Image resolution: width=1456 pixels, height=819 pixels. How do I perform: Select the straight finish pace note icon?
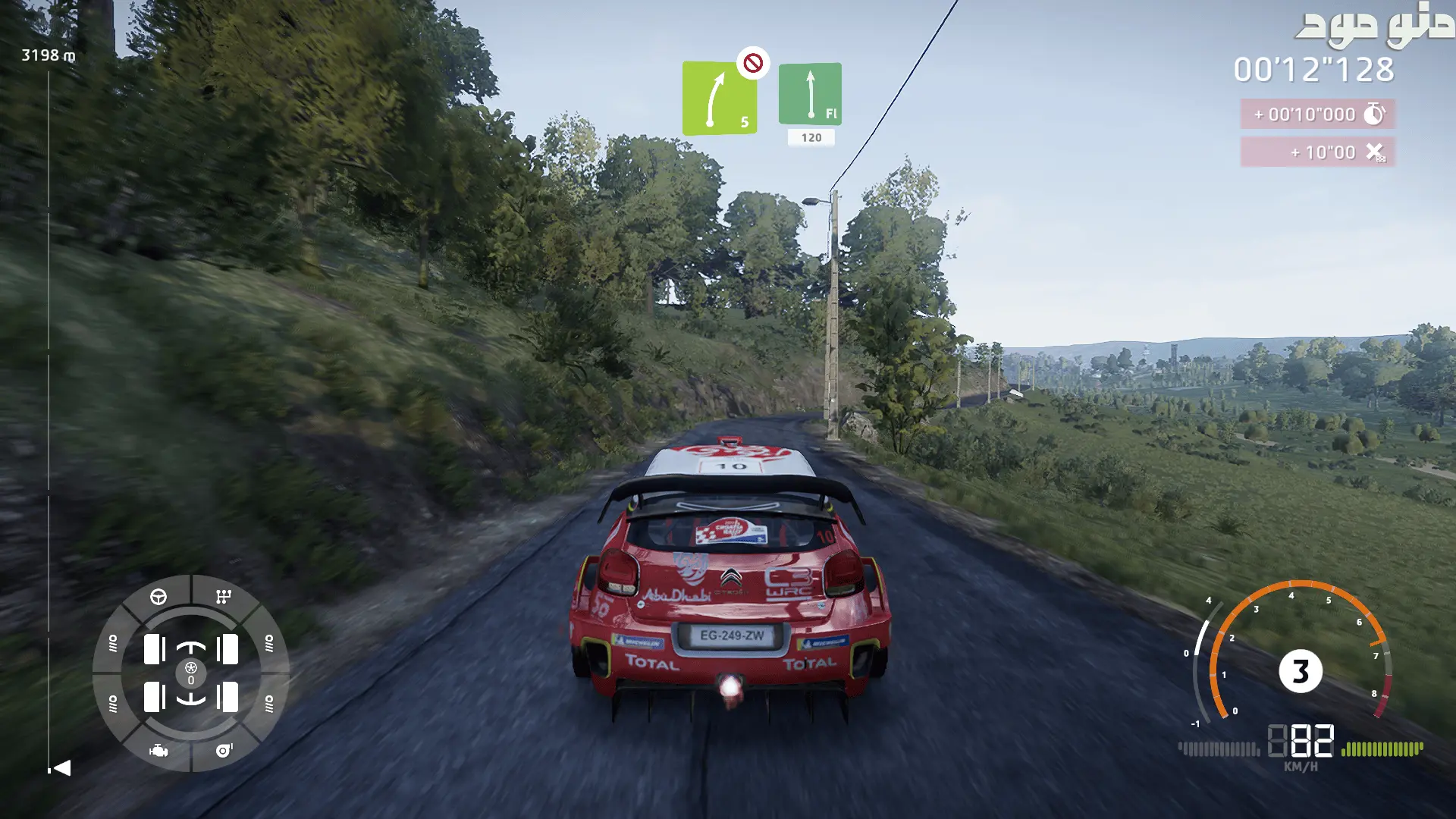pyautogui.click(x=810, y=94)
